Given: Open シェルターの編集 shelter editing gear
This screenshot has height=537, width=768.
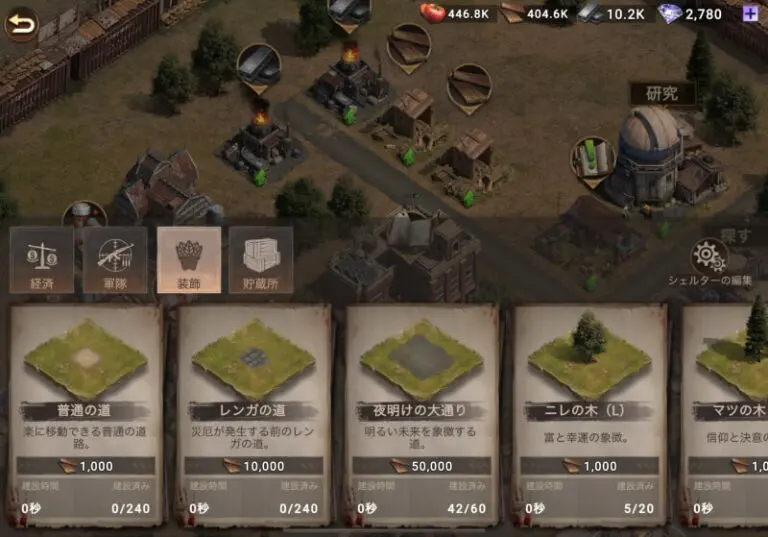Looking at the screenshot, I should [710, 258].
